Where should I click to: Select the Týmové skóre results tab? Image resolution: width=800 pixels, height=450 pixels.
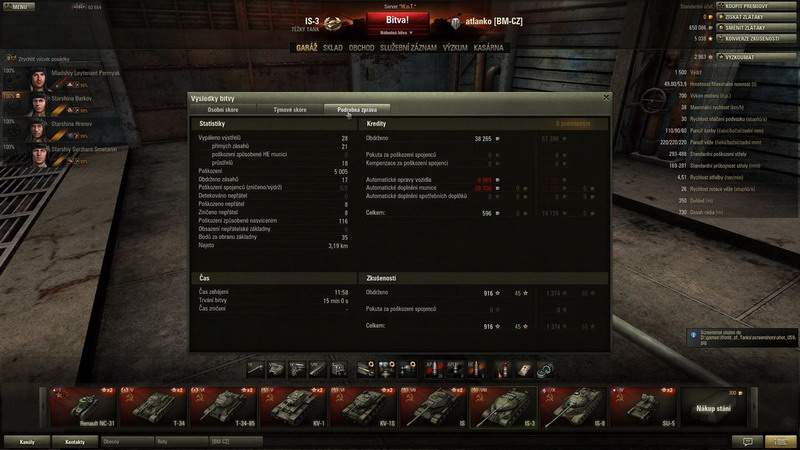pos(289,108)
